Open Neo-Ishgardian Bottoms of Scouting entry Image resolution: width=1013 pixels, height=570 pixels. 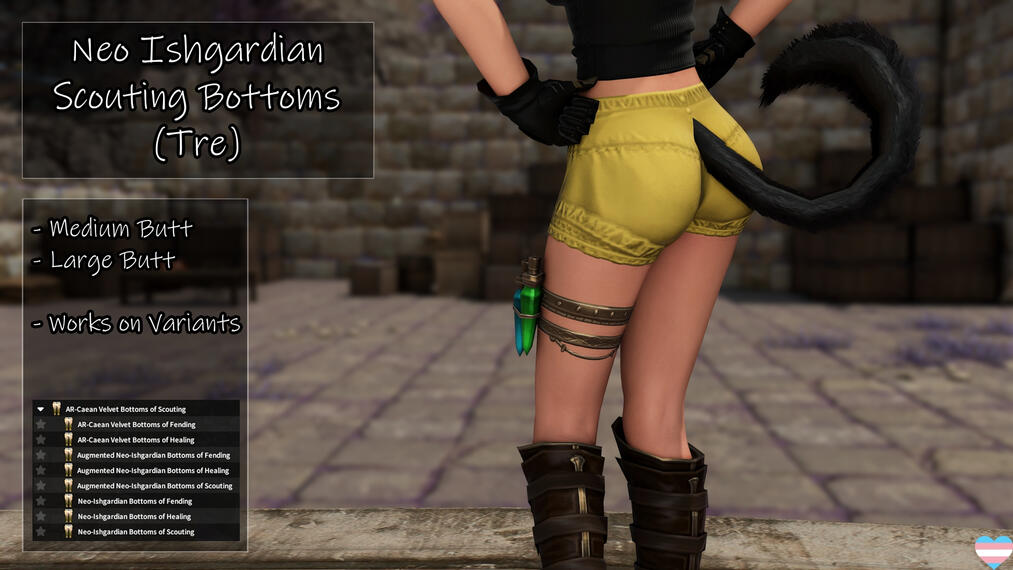[136, 532]
